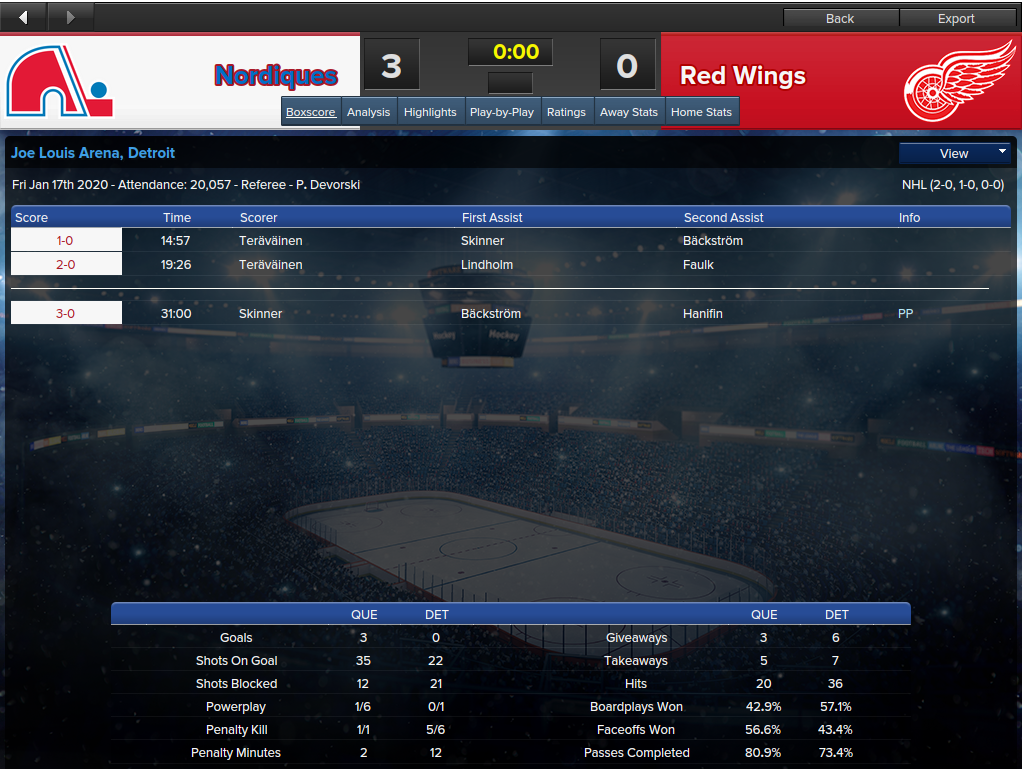Viewport: 1022px width, 769px height.
Task: Click the Nordiques team logo
Action: coord(60,81)
